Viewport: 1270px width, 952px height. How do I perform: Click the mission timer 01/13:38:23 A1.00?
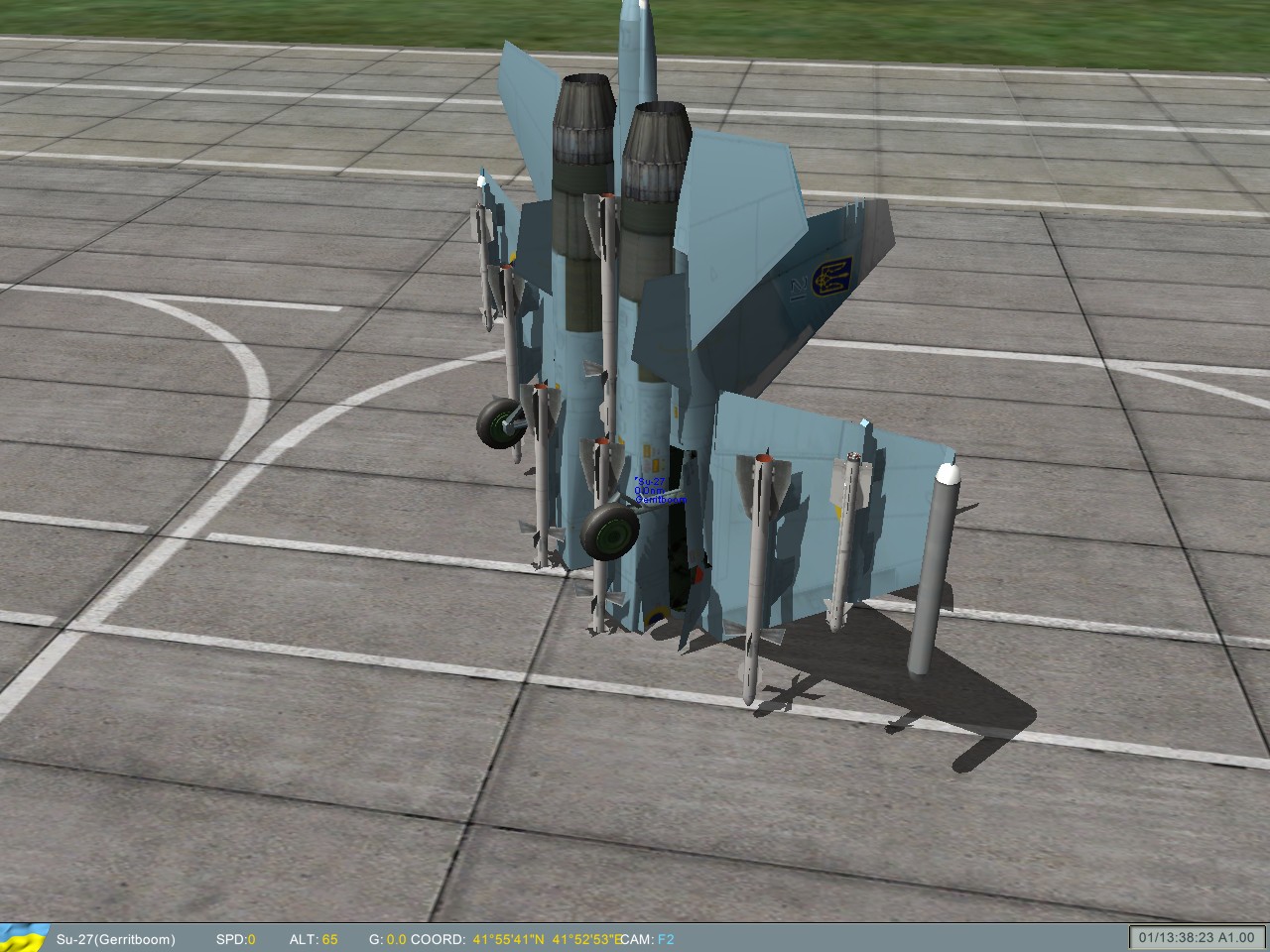pyautogui.click(x=1196, y=937)
